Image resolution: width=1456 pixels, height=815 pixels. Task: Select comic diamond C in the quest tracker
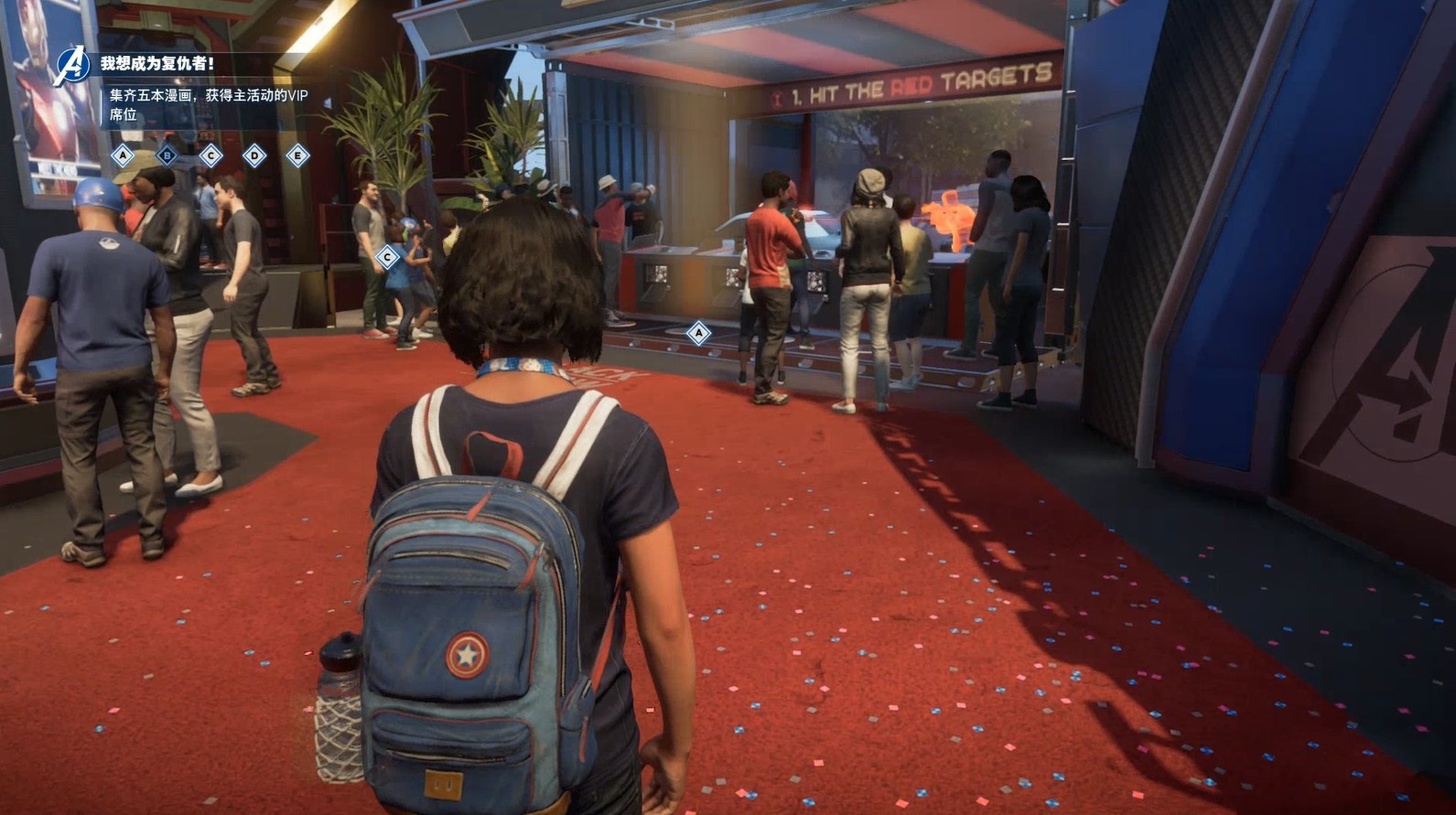coord(210,155)
